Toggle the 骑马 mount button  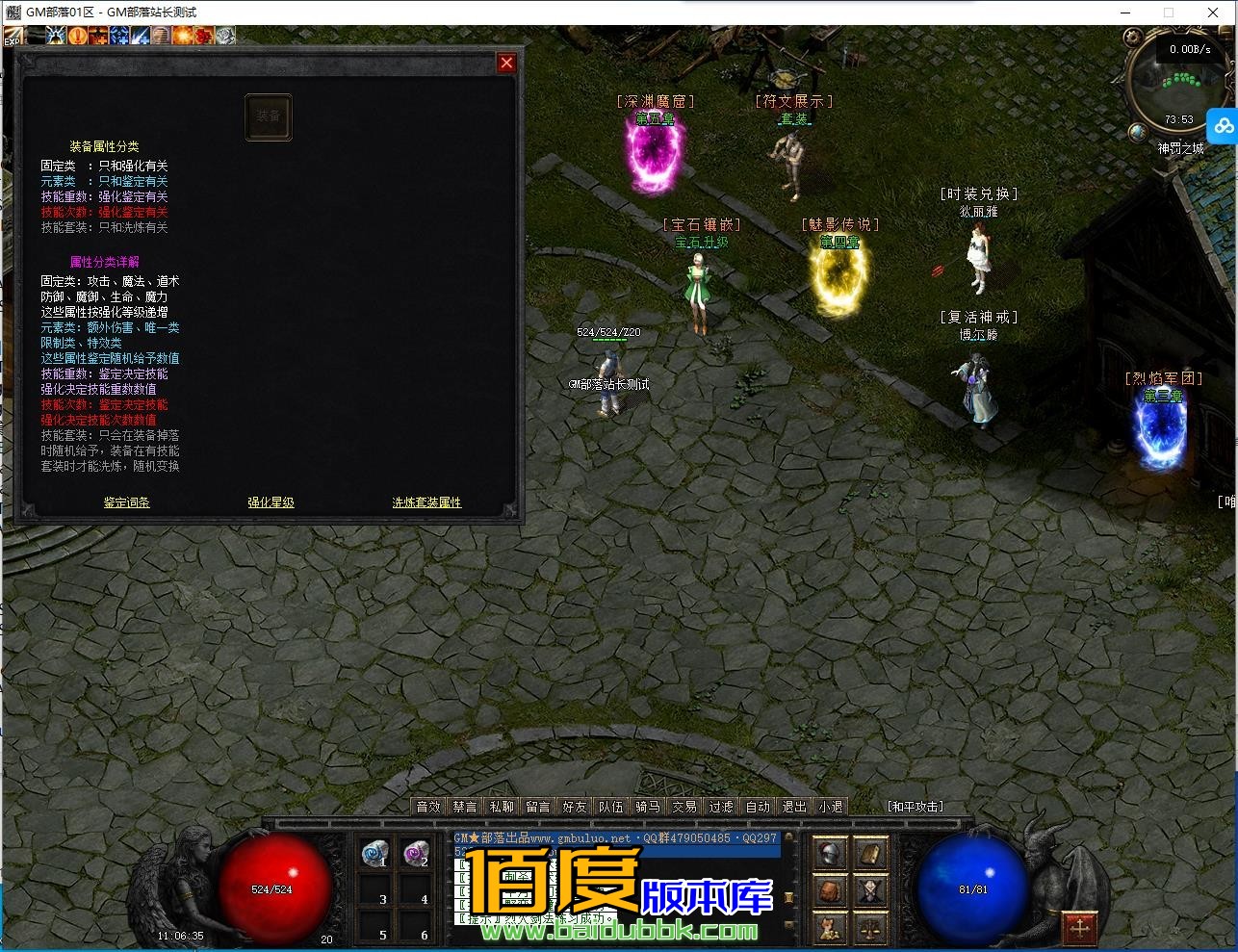point(648,807)
